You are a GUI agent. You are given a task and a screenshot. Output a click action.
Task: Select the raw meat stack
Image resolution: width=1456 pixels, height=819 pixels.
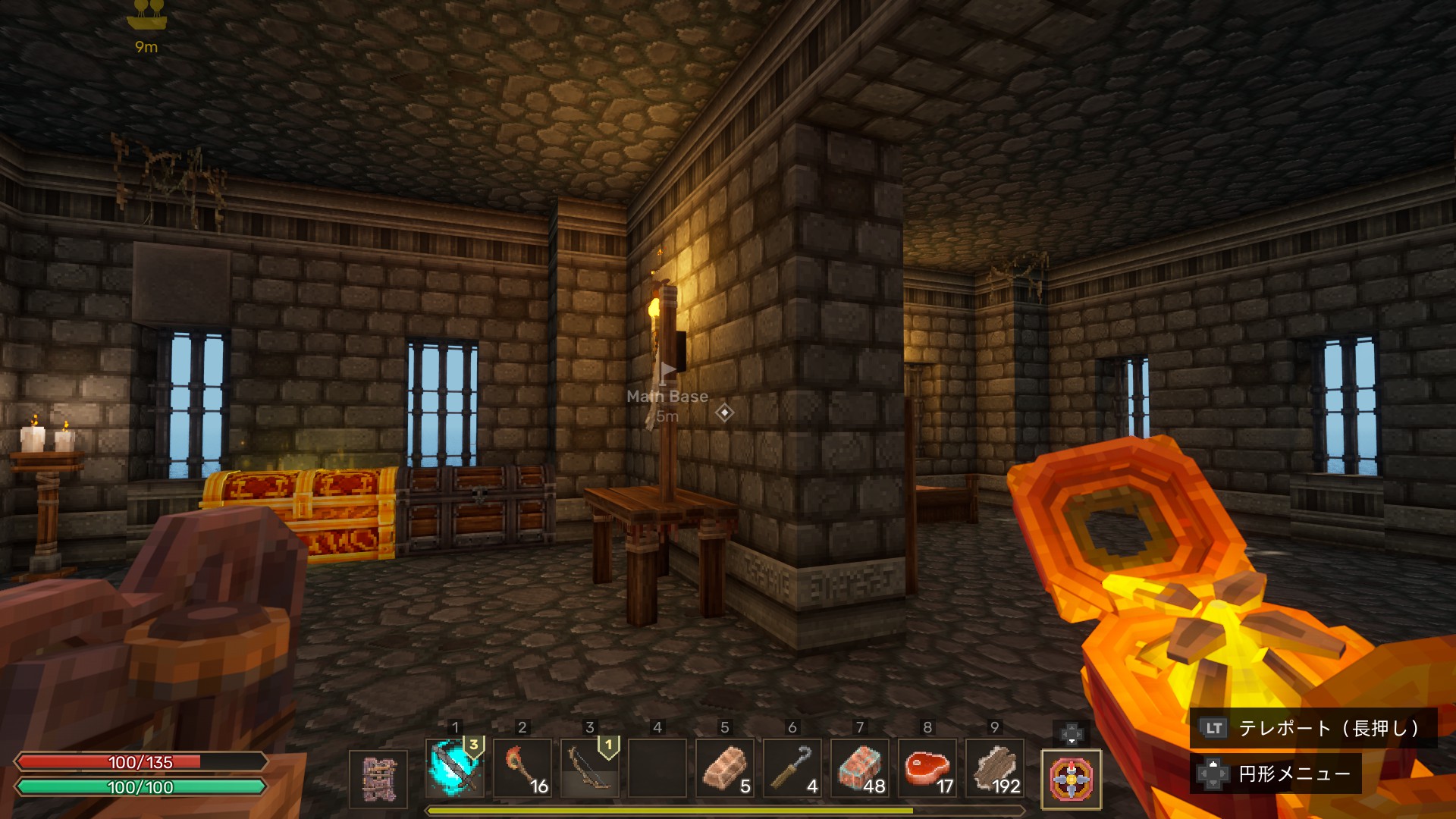[927, 768]
